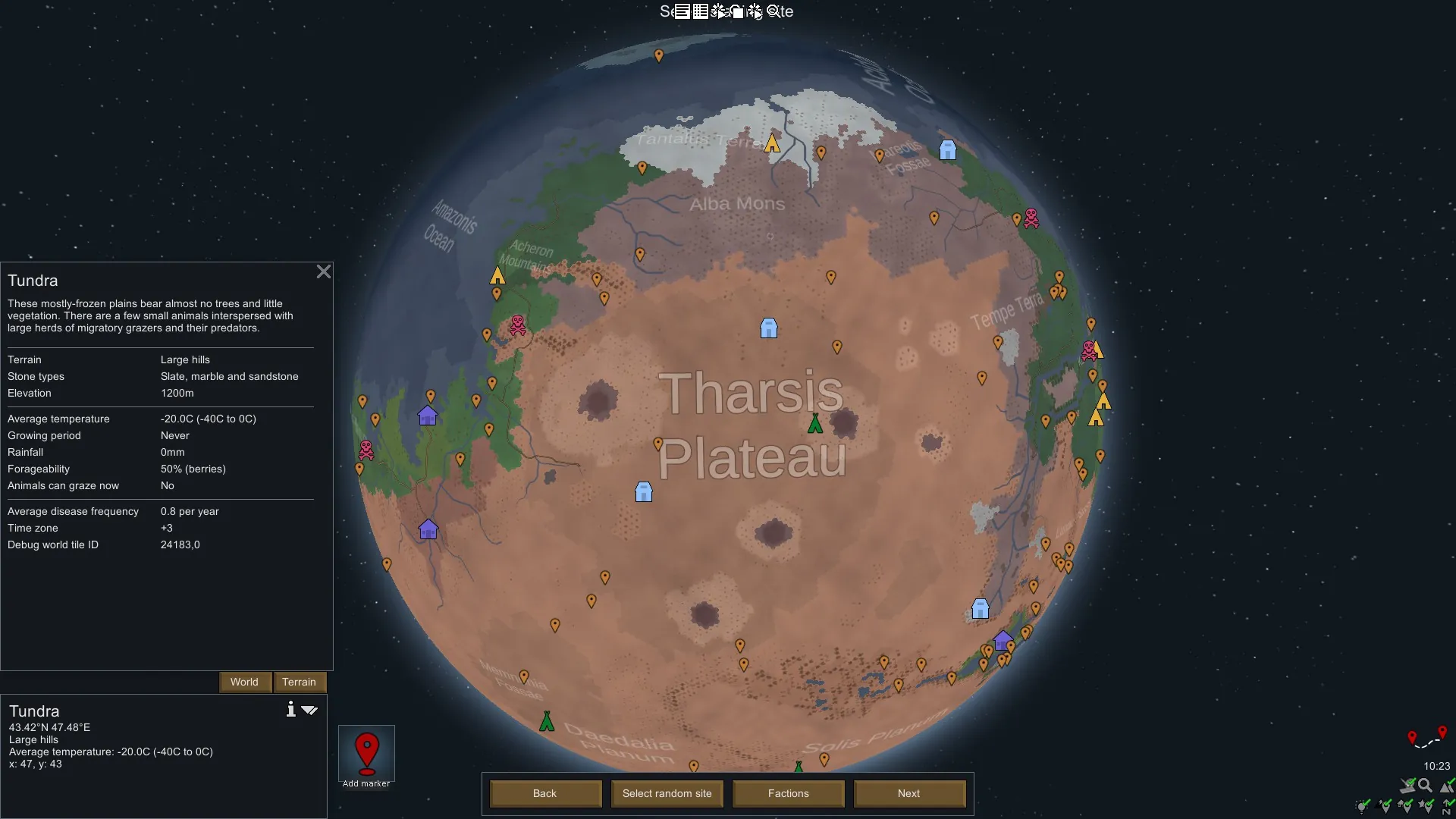Open the route planner with two red pins
Viewport: 1456px width, 819px height.
click(x=1426, y=738)
